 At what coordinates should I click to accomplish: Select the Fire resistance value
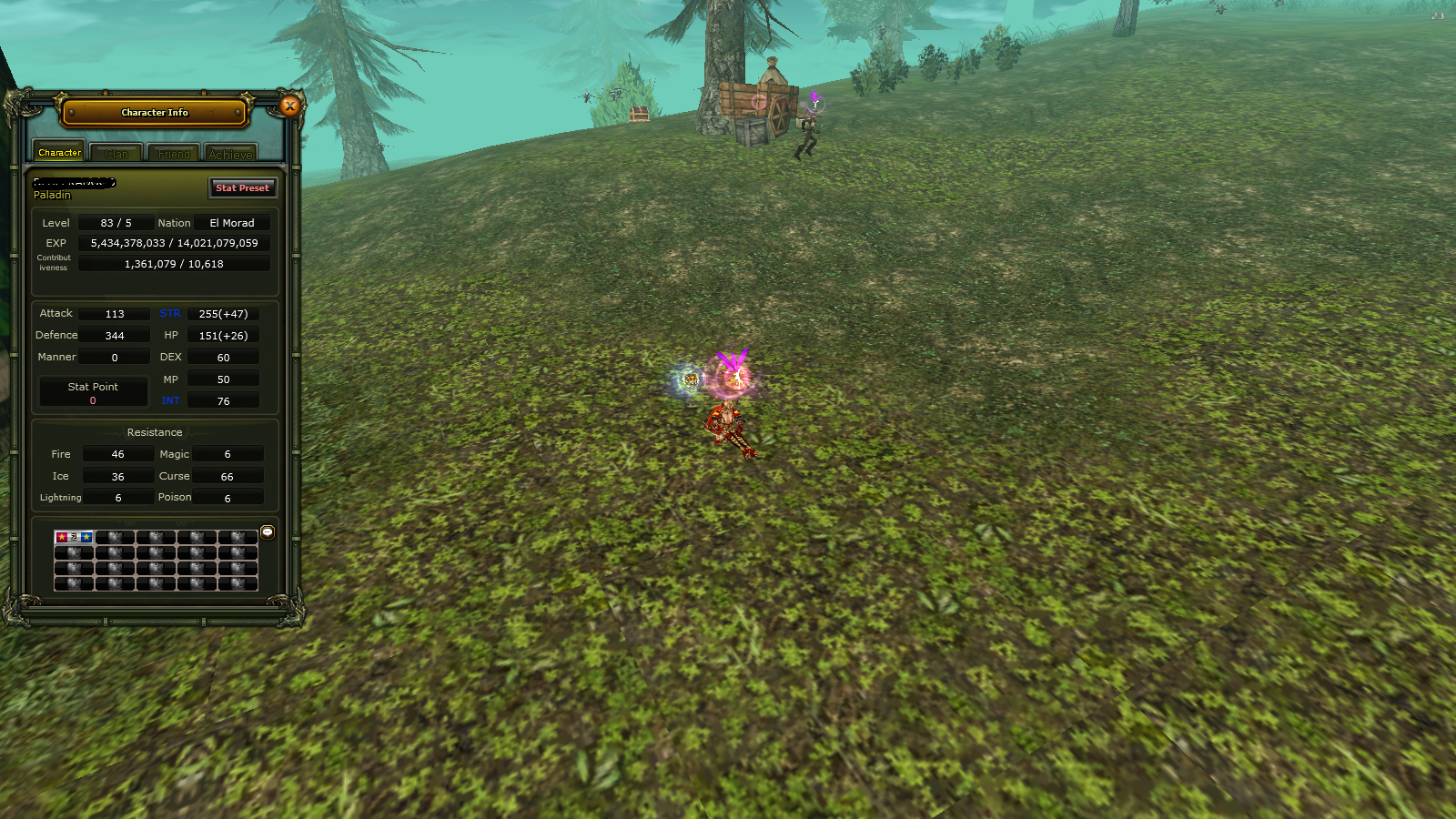point(117,453)
